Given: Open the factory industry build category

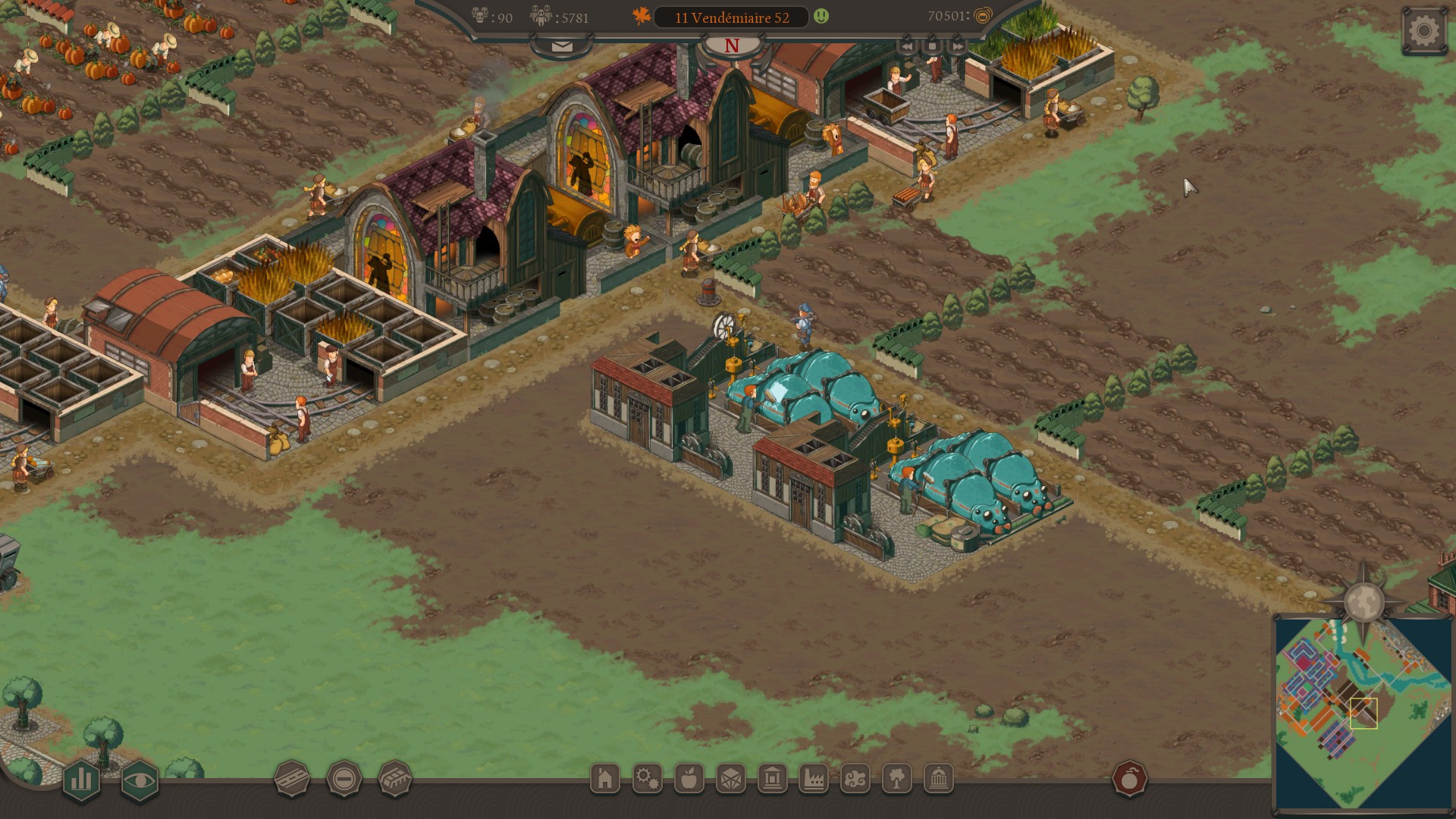Looking at the screenshot, I should (x=814, y=779).
